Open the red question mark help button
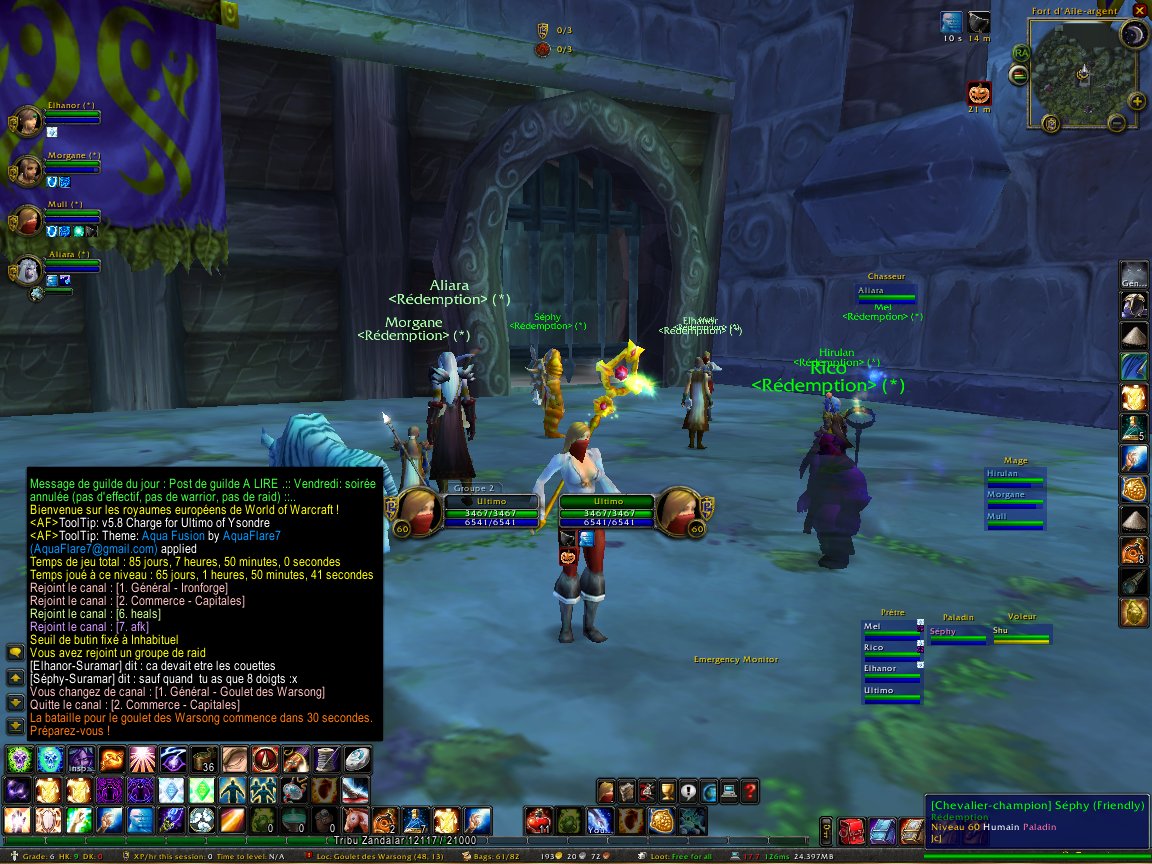This screenshot has width=1152, height=864. point(750,791)
